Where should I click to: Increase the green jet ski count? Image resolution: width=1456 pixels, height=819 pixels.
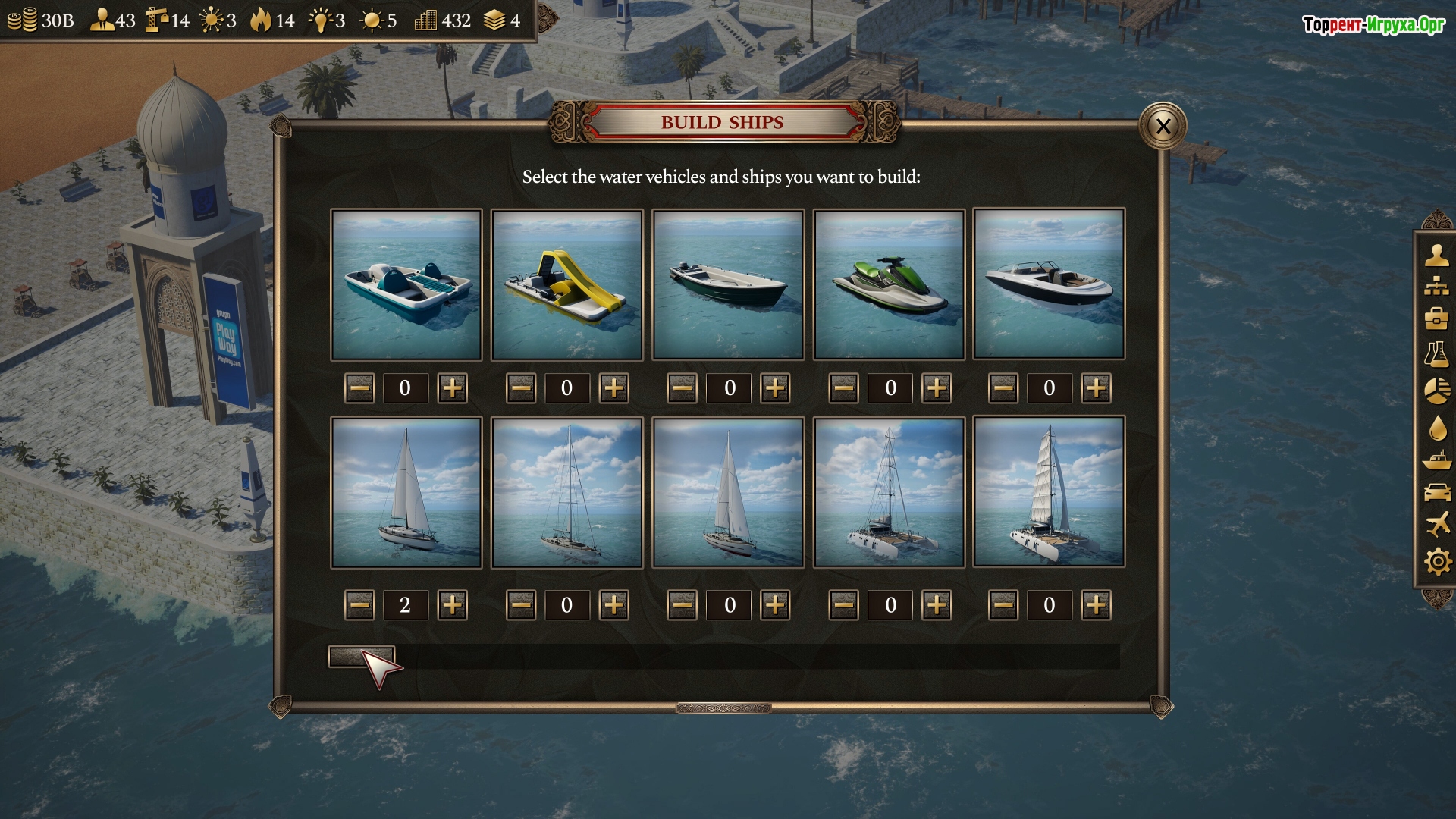click(x=937, y=388)
